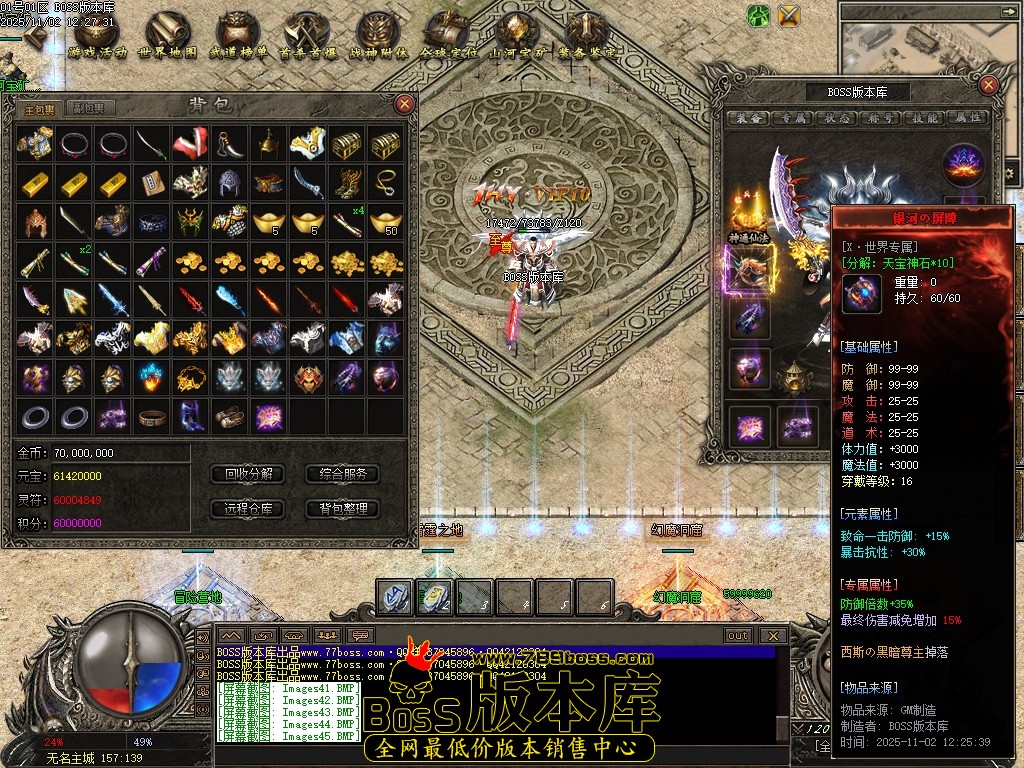Open the 综合服务 general services button
The height and width of the screenshot is (768, 1024).
343,474
